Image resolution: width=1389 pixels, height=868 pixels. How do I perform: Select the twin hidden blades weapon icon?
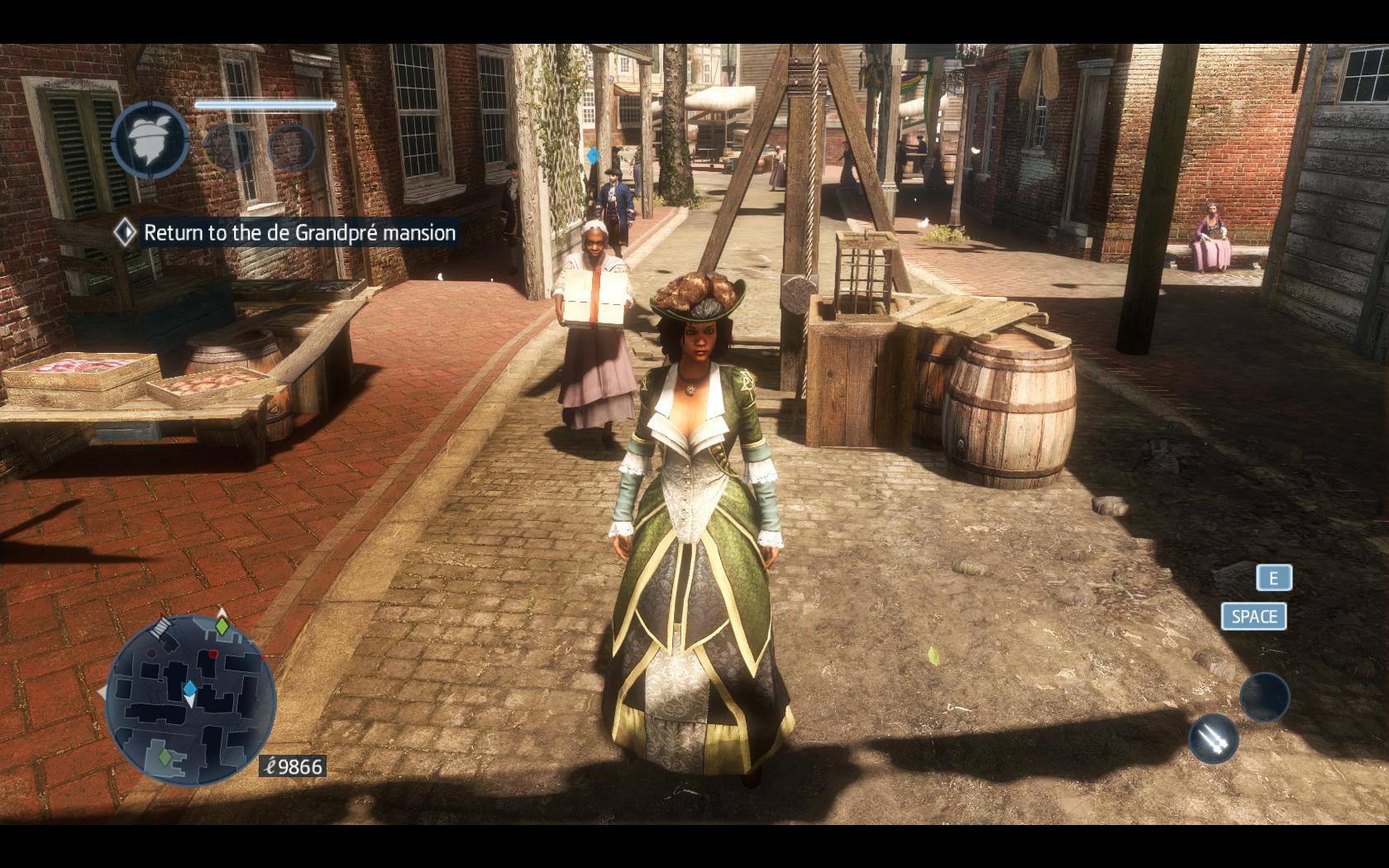1213,738
